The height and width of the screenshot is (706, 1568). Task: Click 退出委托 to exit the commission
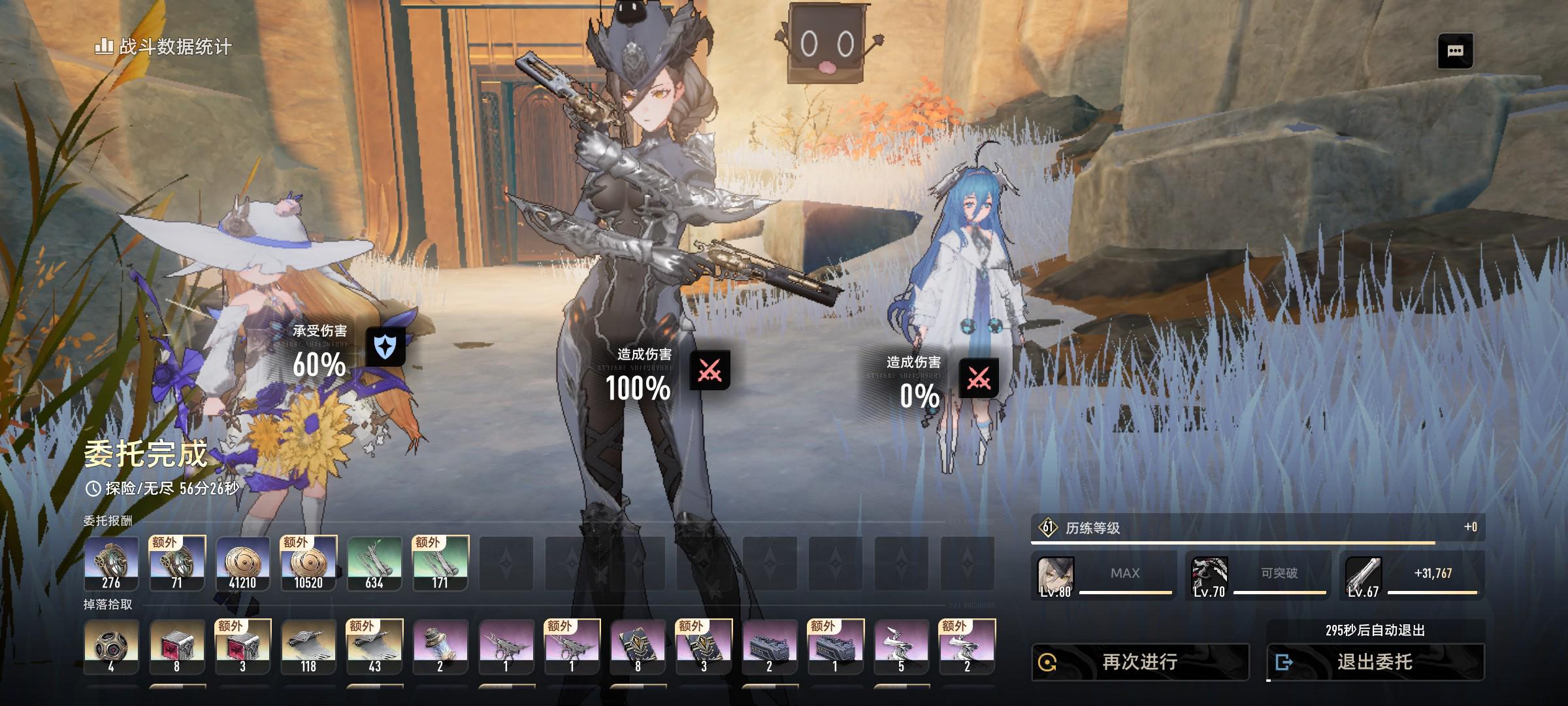[1375, 662]
